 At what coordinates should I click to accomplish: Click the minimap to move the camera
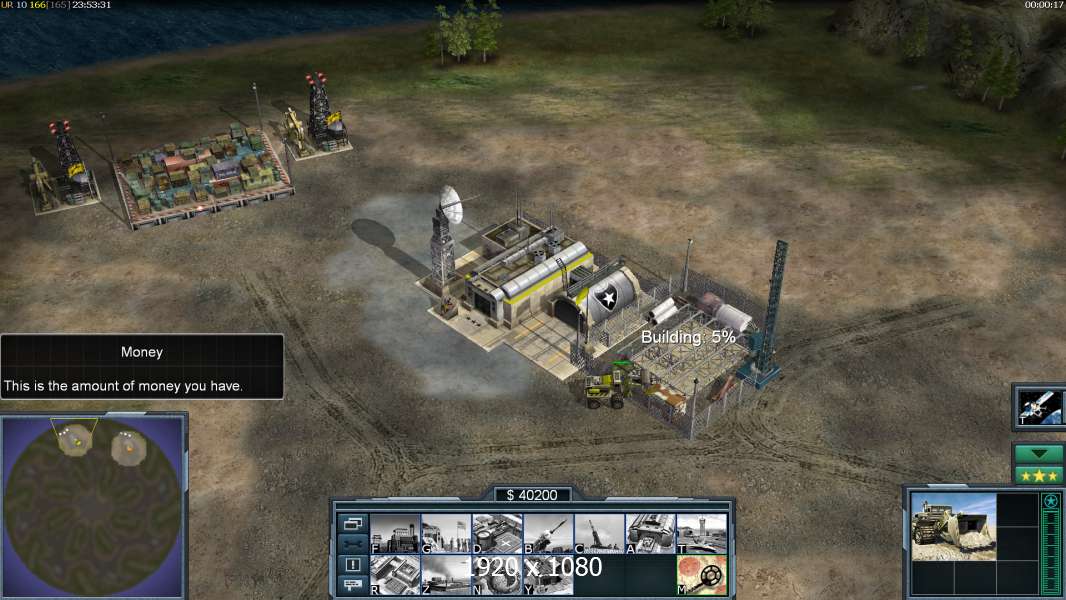pyautogui.click(x=95, y=505)
